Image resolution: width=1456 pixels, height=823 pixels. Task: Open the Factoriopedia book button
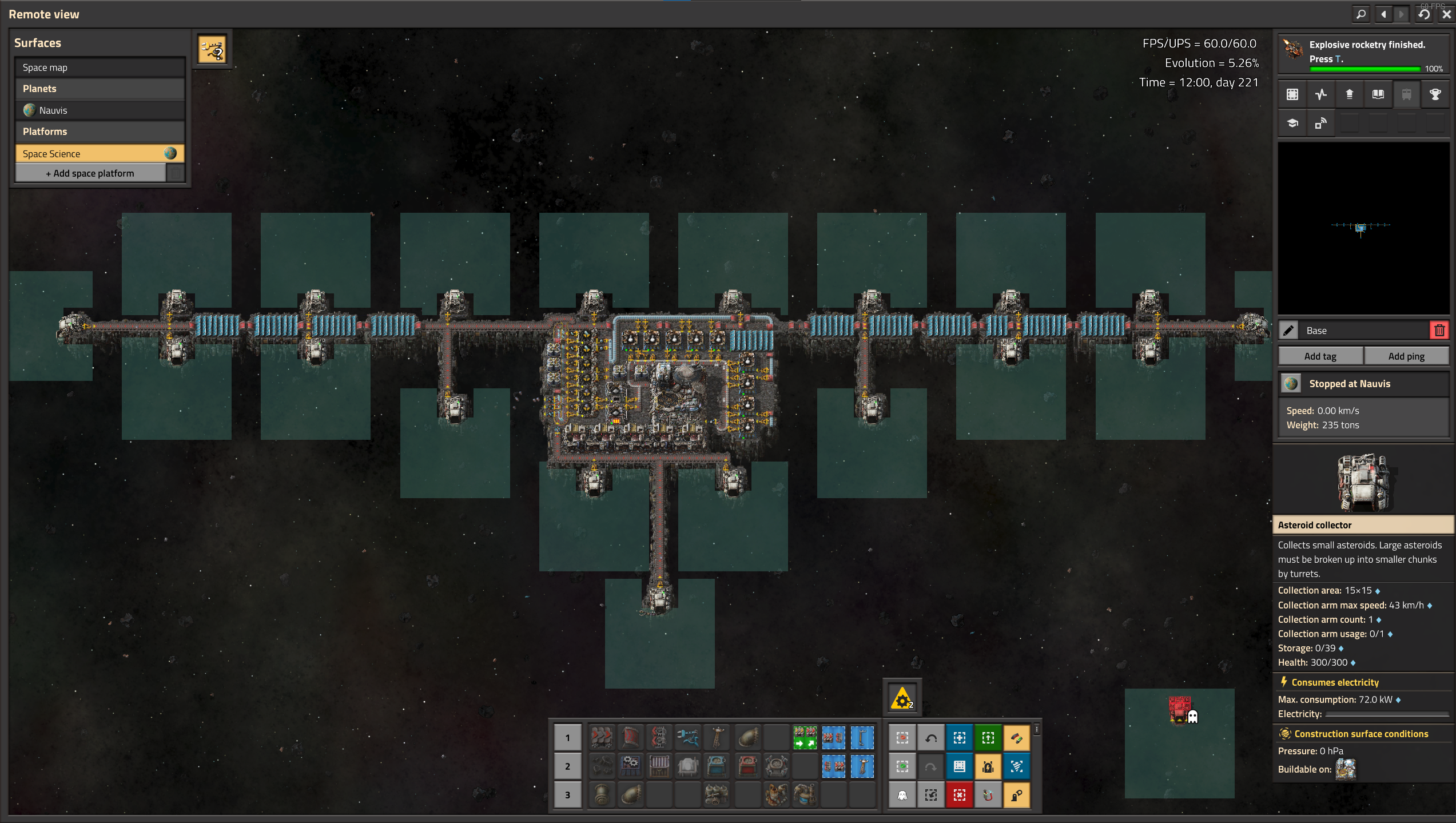pyautogui.click(x=1378, y=94)
